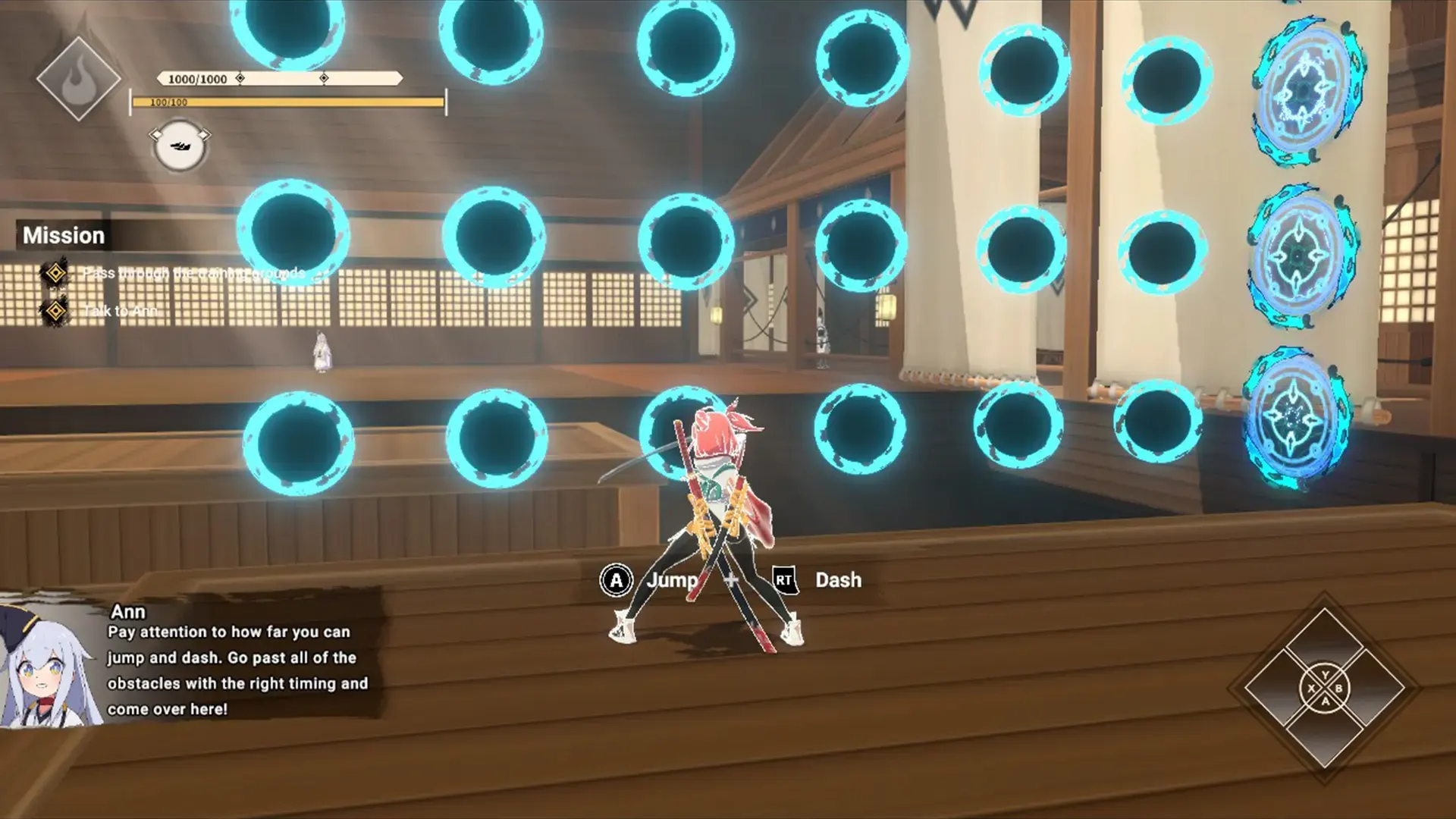Choose the Talk to Ann objective

click(x=120, y=310)
